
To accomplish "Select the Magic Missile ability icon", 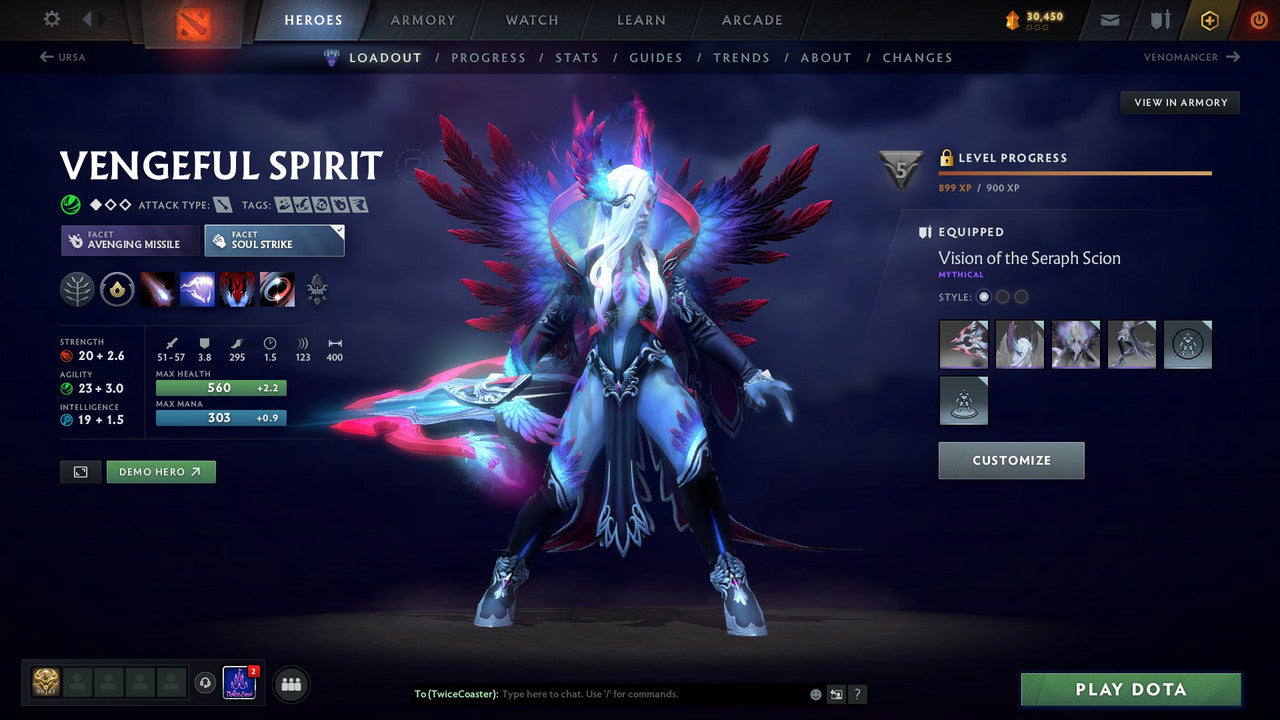I will click(x=158, y=289).
